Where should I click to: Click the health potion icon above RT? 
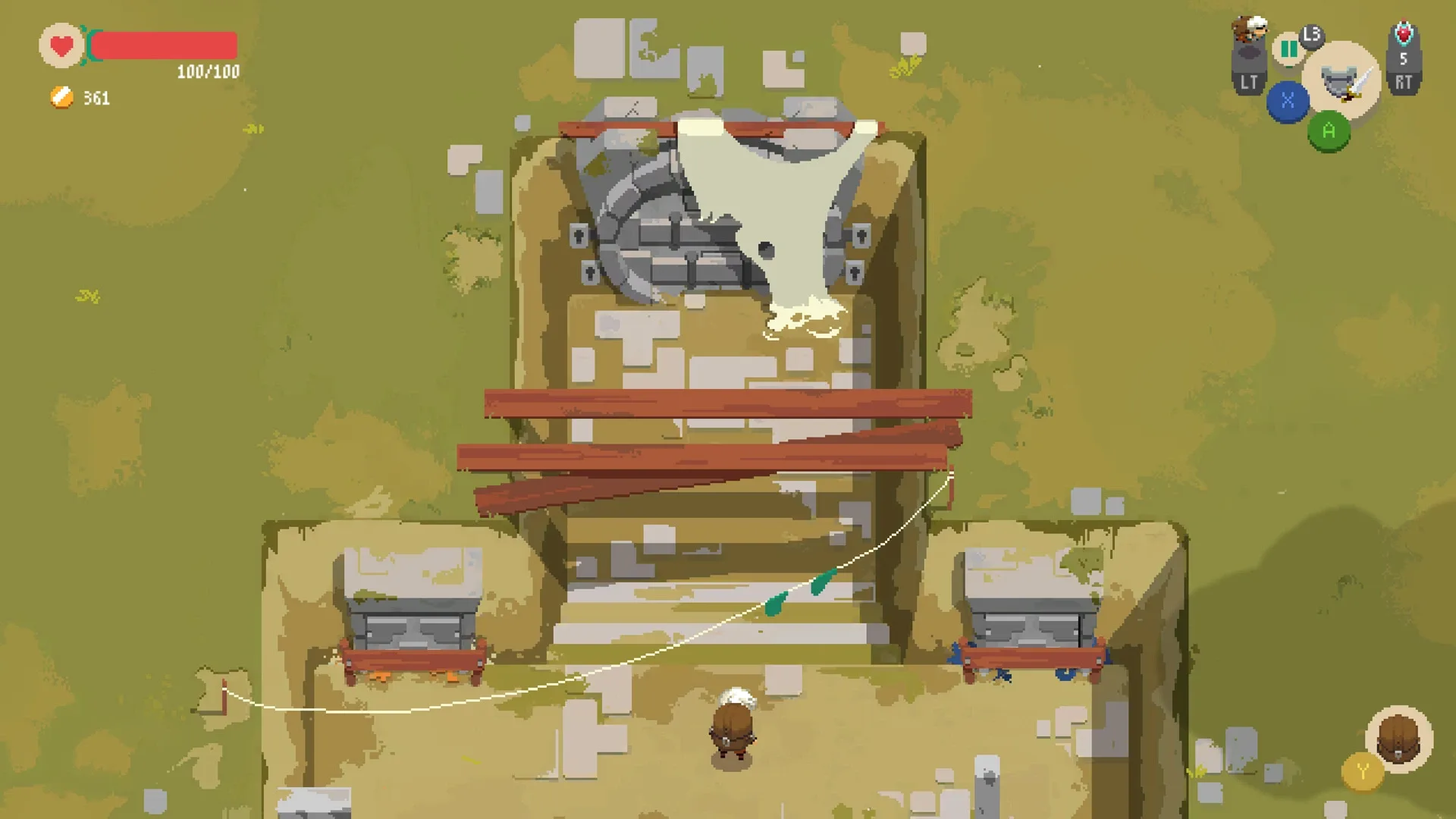(1404, 36)
